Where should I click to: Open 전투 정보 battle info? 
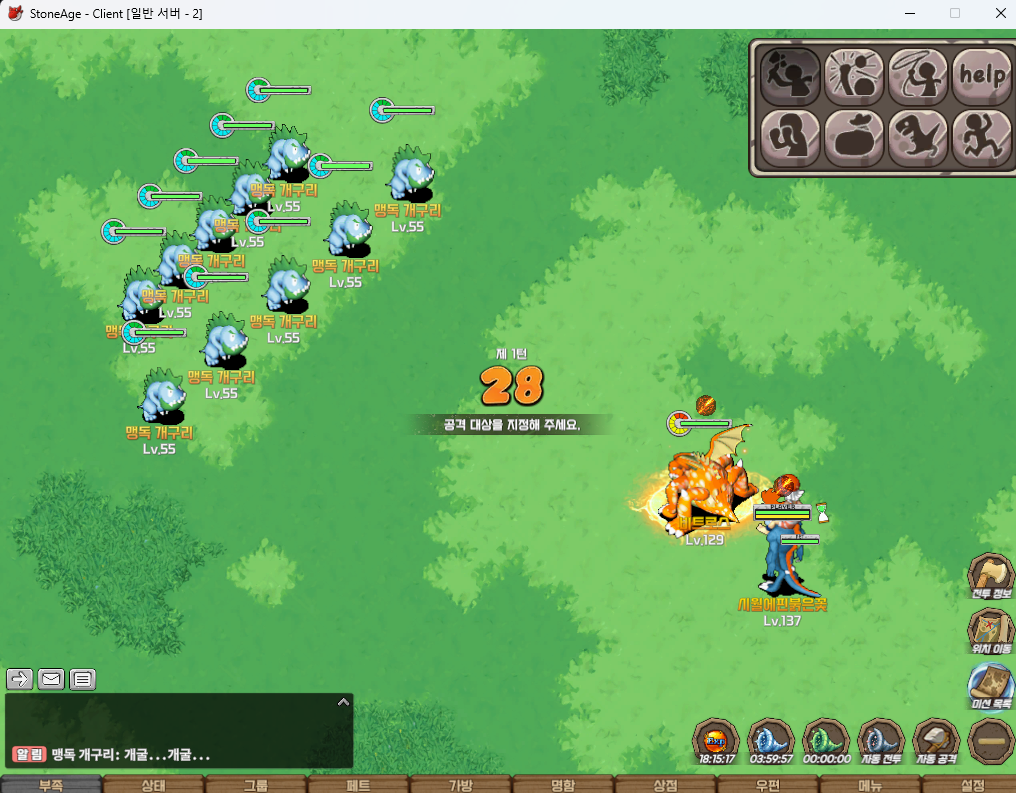tap(990, 575)
